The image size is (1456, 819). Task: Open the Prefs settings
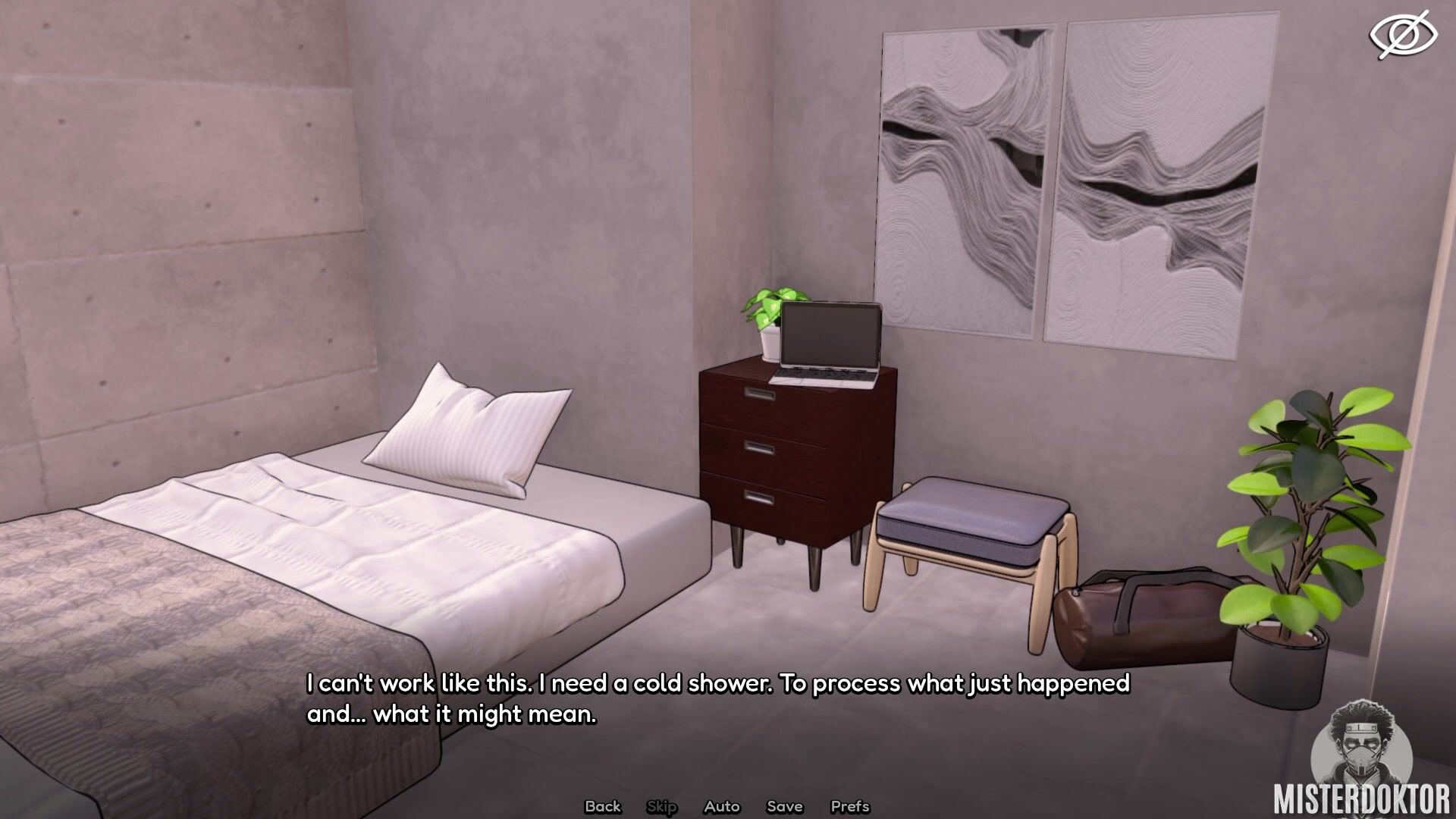click(849, 806)
